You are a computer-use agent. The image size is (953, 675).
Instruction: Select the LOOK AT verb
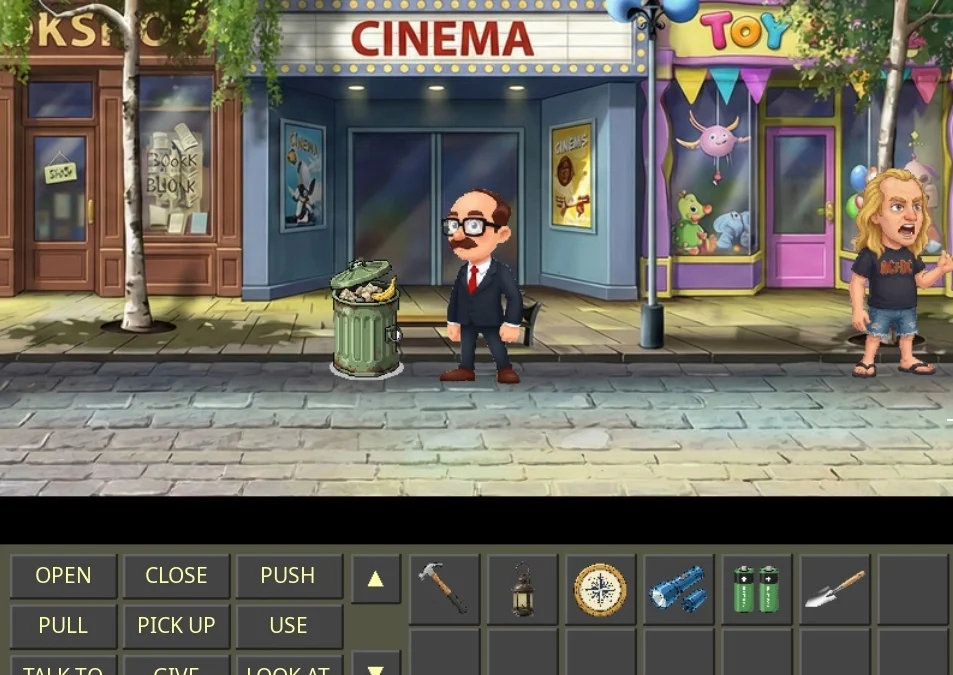point(288,667)
